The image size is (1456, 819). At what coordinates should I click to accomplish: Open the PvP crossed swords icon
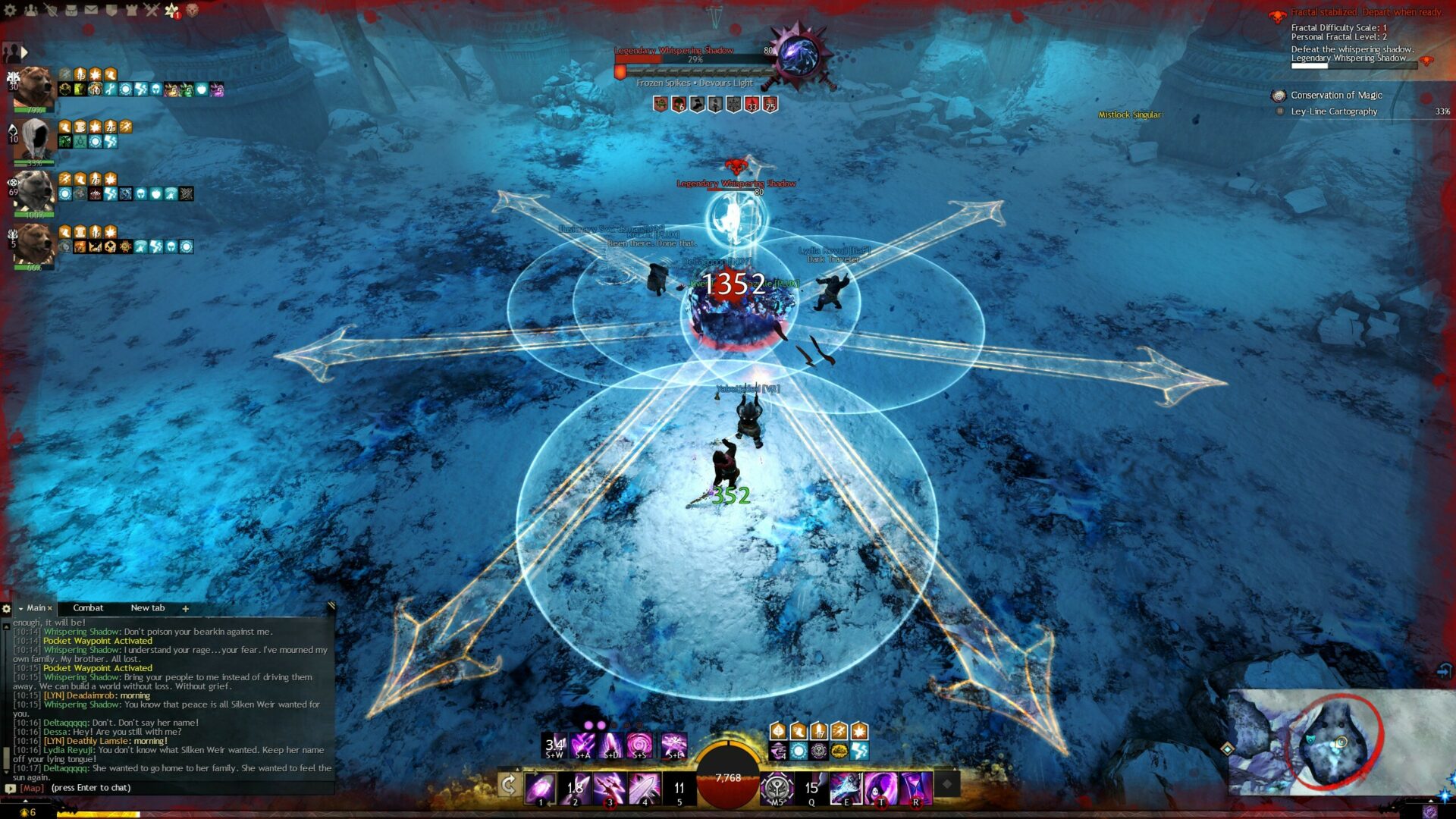coord(151,10)
